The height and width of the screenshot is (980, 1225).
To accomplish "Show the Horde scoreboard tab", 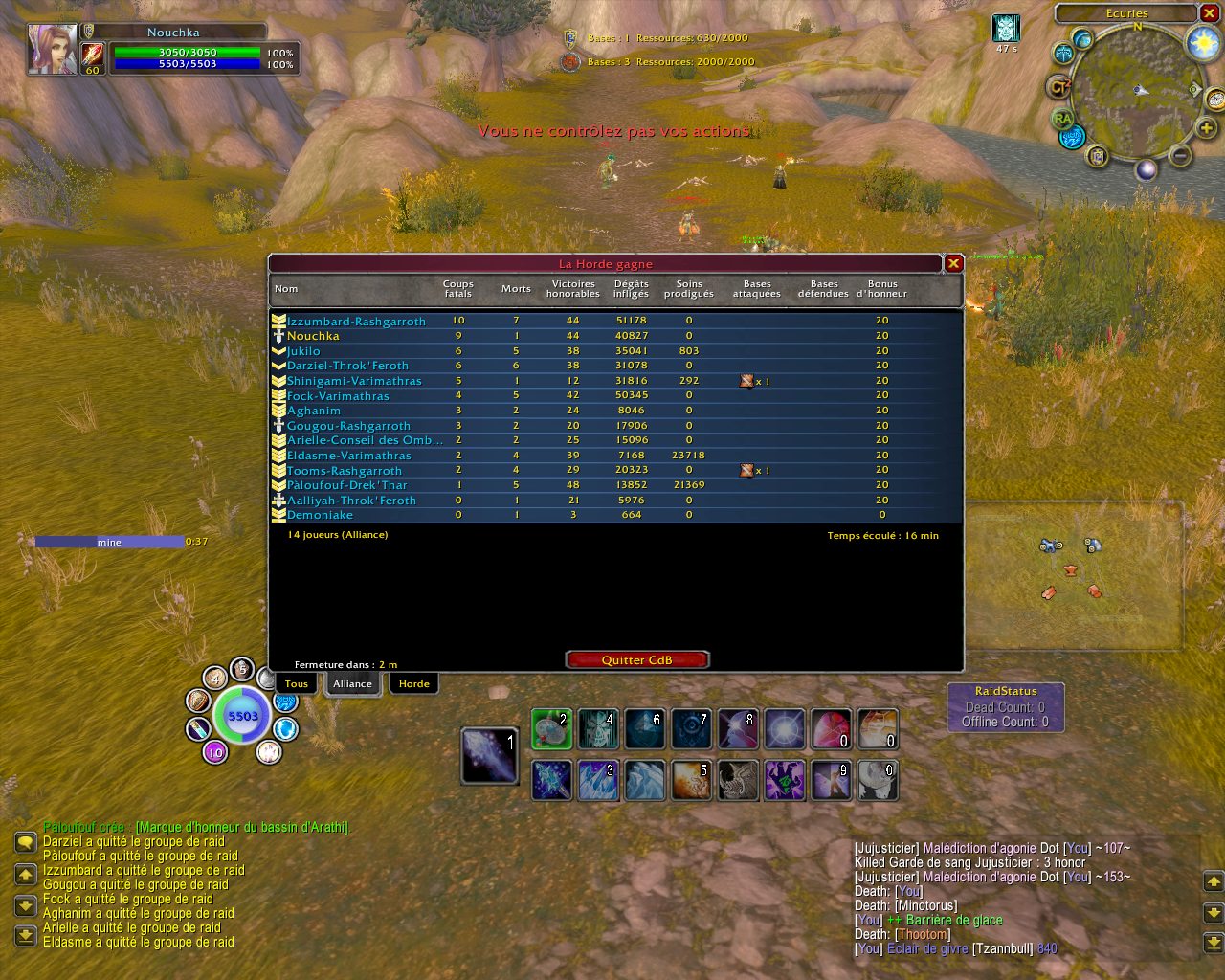I will pyautogui.click(x=413, y=683).
